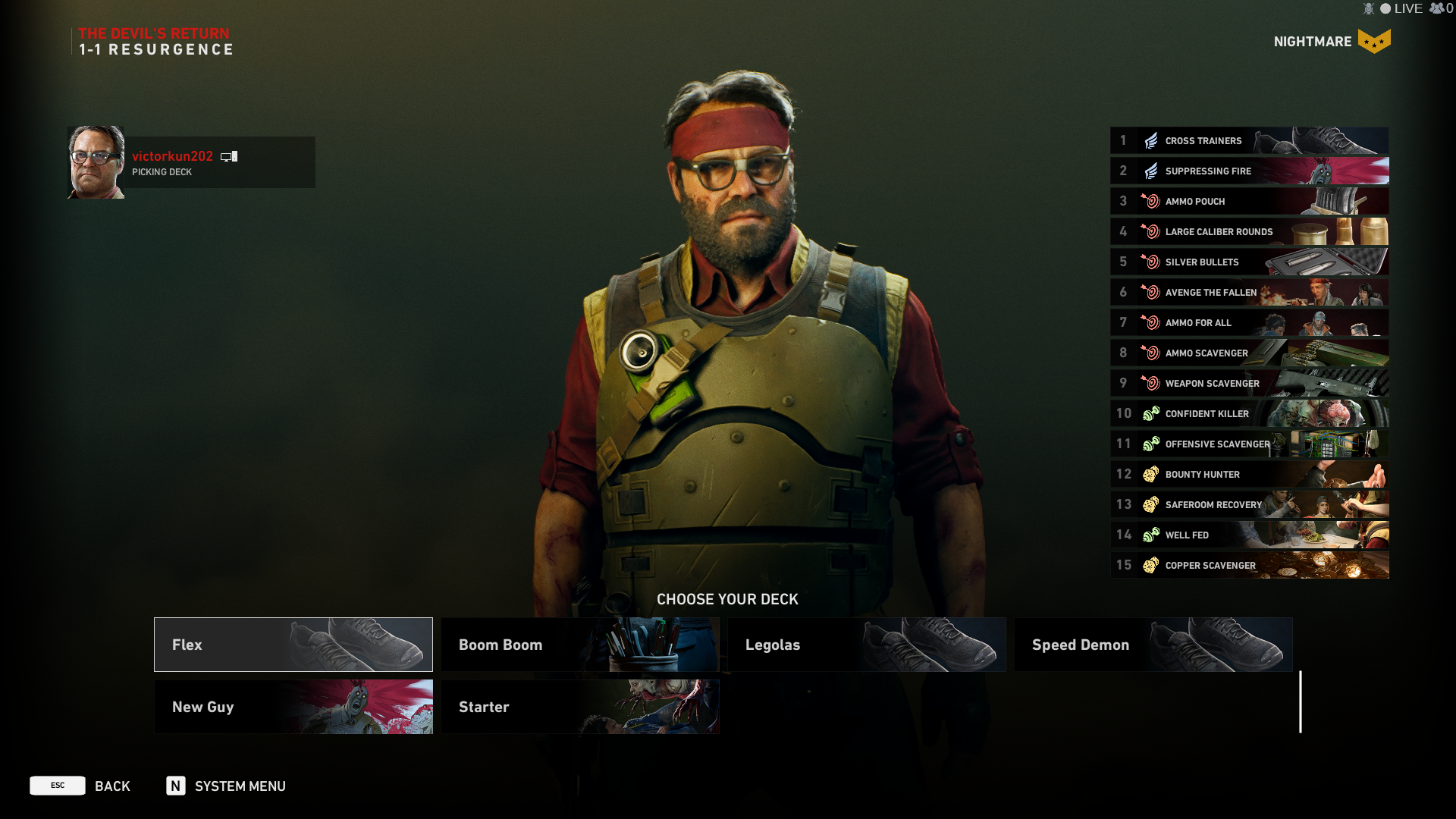The width and height of the screenshot is (1456, 819).
Task: Open the System Menu
Action: coord(226,786)
